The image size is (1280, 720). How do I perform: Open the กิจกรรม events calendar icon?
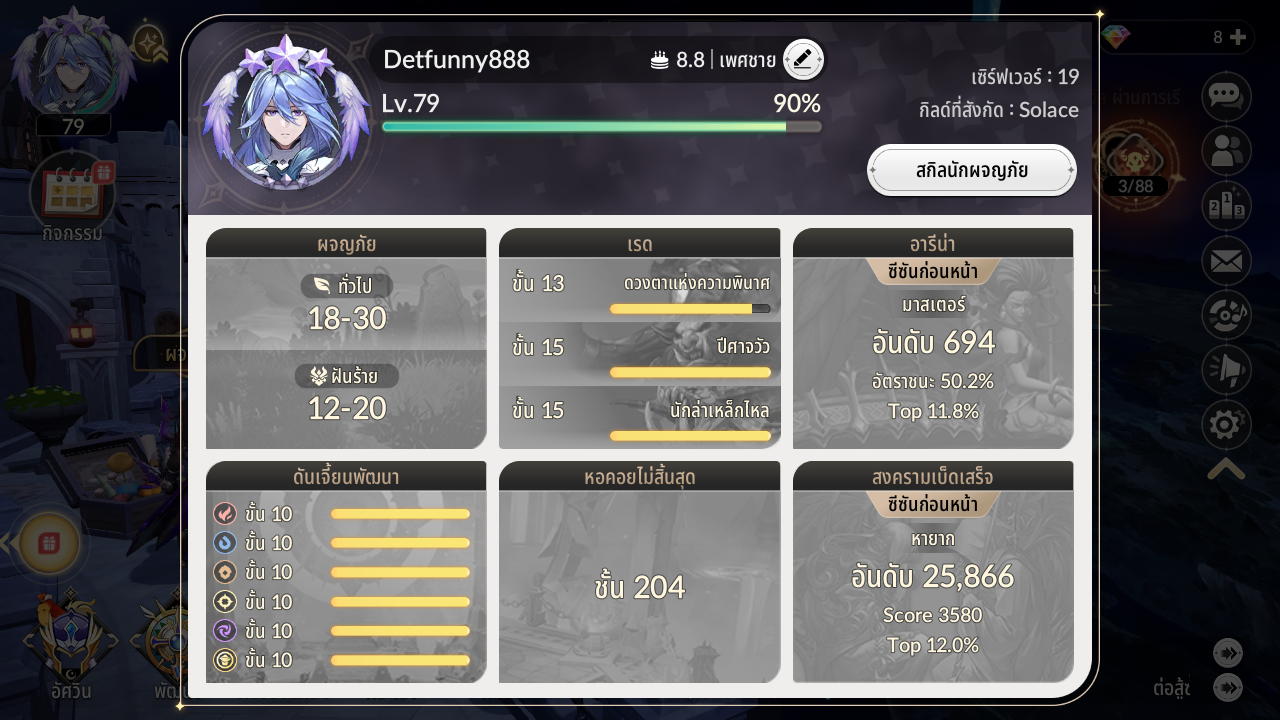[73, 193]
